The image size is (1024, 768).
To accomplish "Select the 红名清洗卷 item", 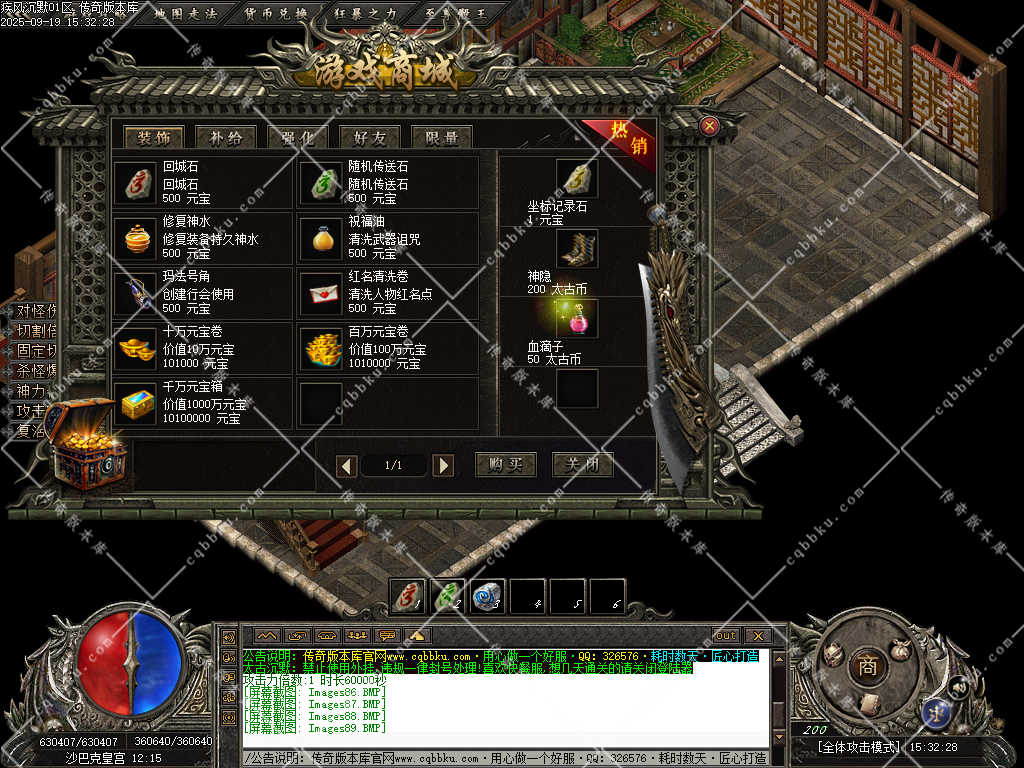I will click(x=321, y=293).
